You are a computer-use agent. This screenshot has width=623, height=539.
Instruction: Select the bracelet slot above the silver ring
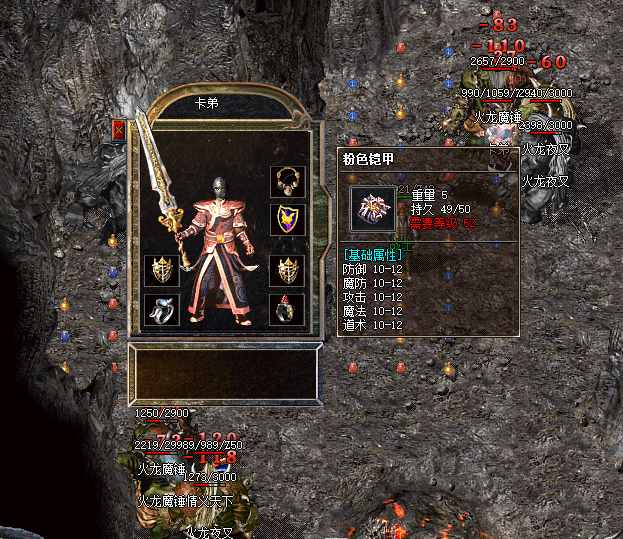[161, 270]
